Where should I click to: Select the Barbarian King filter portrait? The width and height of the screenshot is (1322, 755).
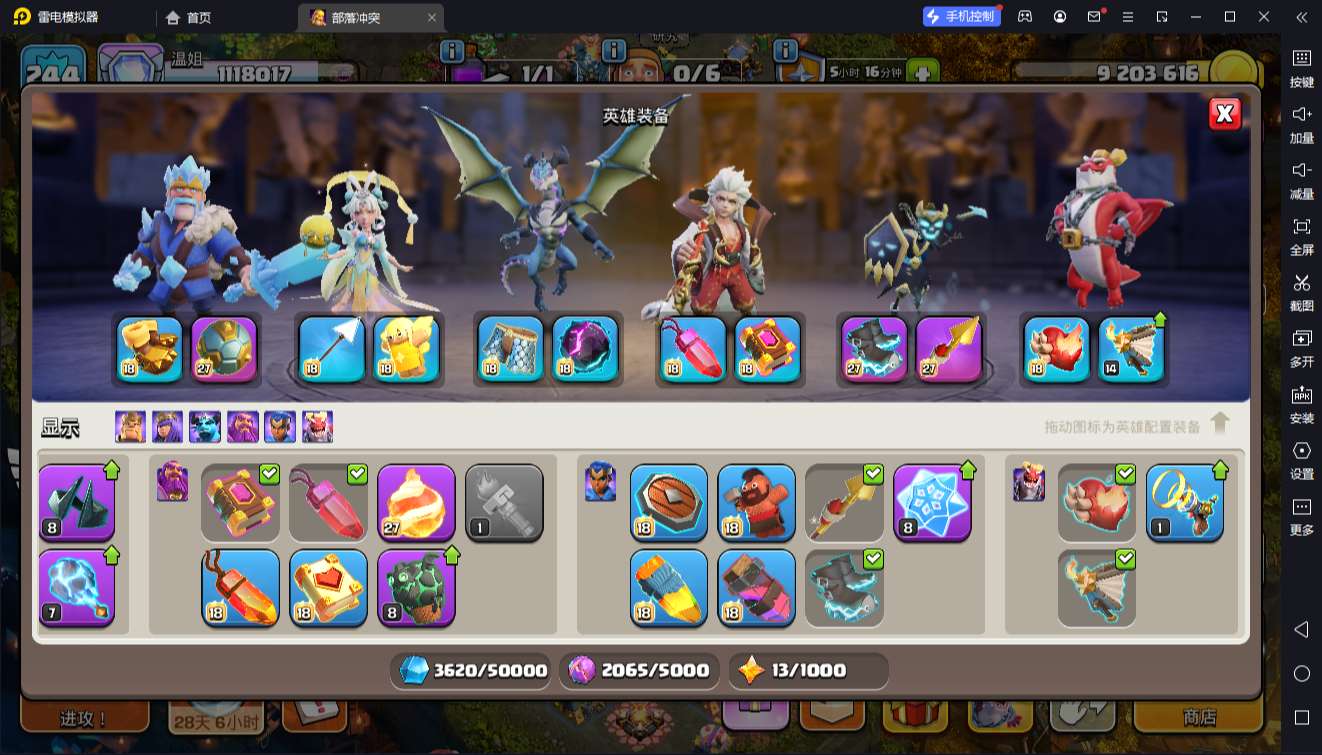[x=130, y=427]
